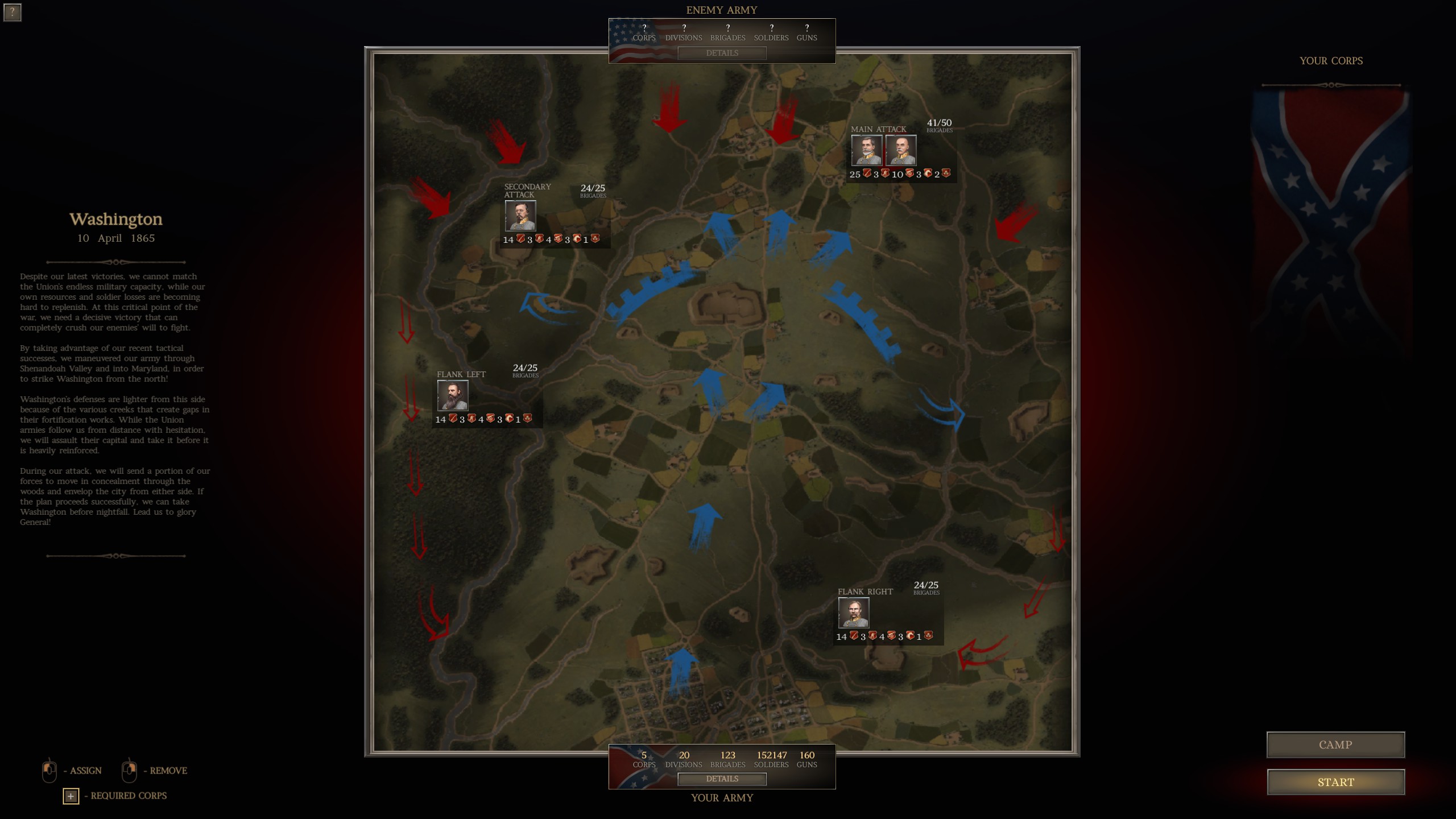
Task: Click the skirmisher icon on Flank Left panel
Action: 471,419
